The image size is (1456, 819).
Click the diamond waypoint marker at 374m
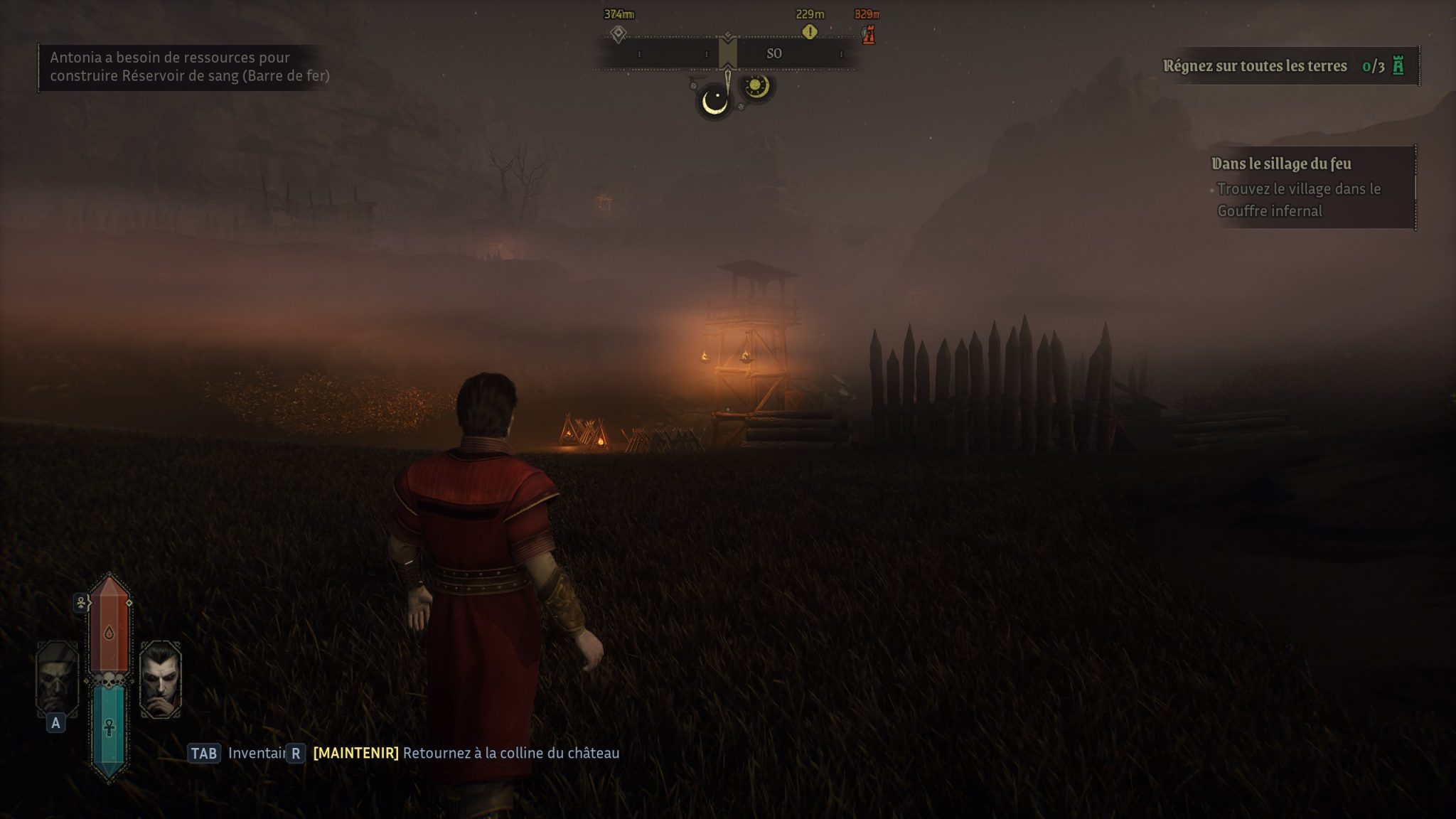point(619,33)
